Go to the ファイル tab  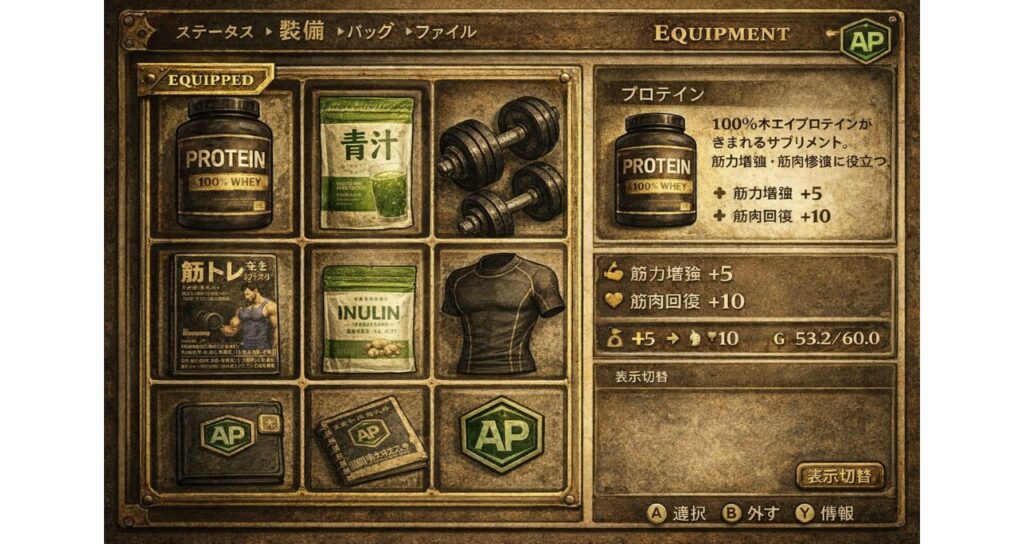coord(445,32)
